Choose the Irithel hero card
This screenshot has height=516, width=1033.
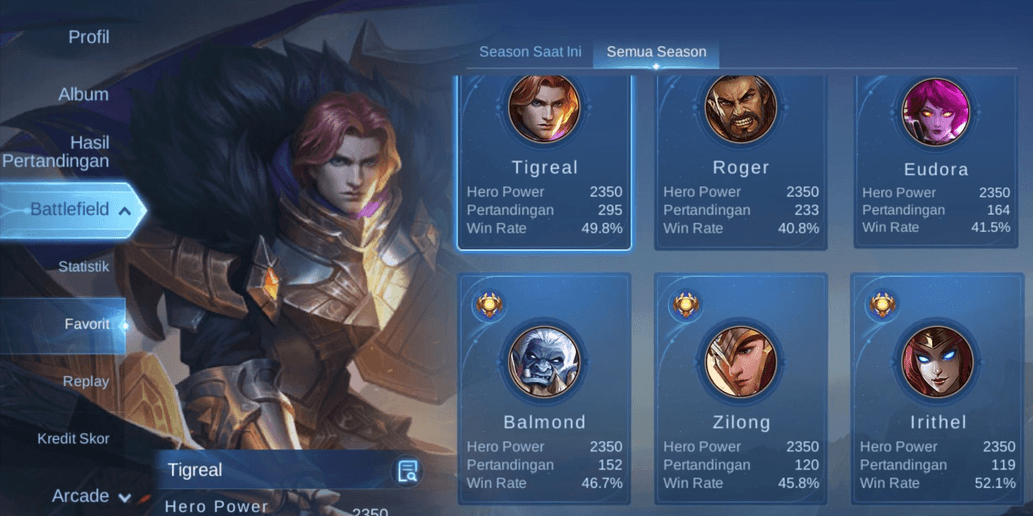click(x=936, y=388)
